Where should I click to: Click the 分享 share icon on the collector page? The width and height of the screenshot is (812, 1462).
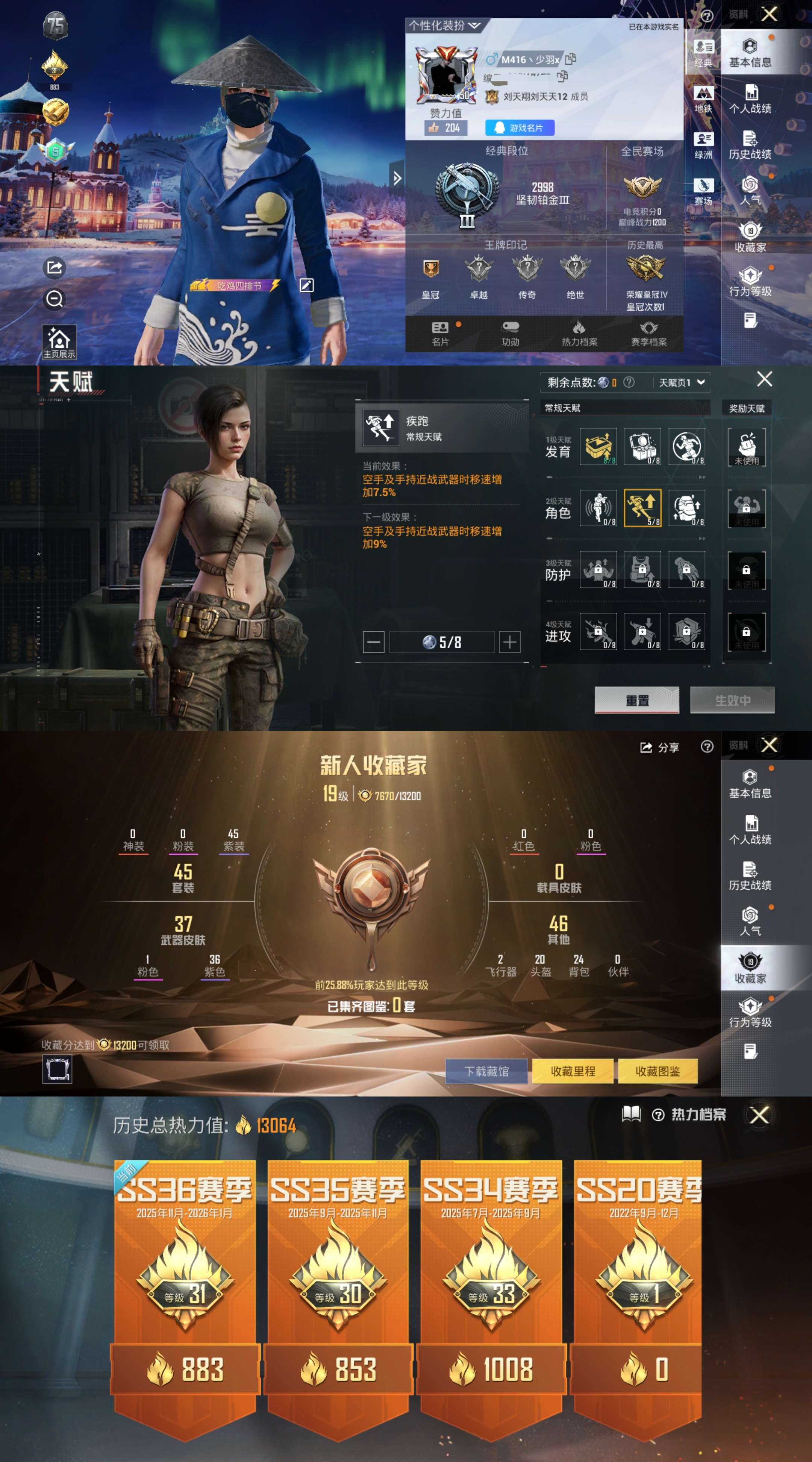pos(656,747)
